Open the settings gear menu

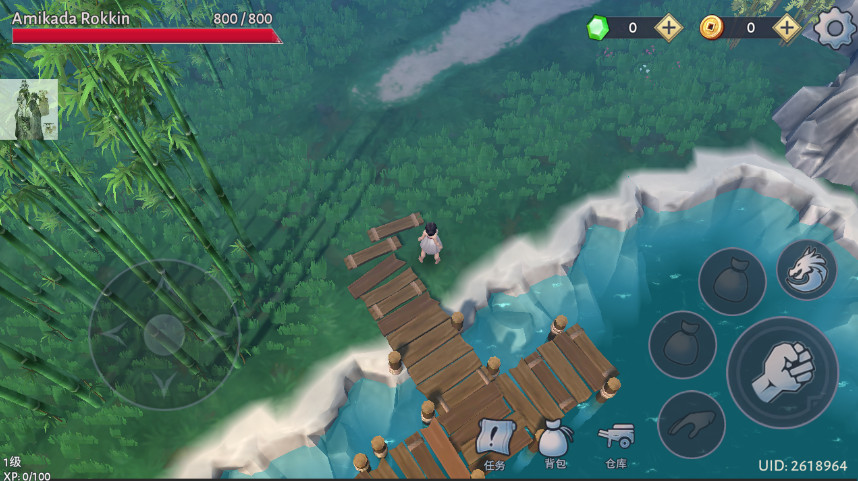pyautogui.click(x=834, y=28)
